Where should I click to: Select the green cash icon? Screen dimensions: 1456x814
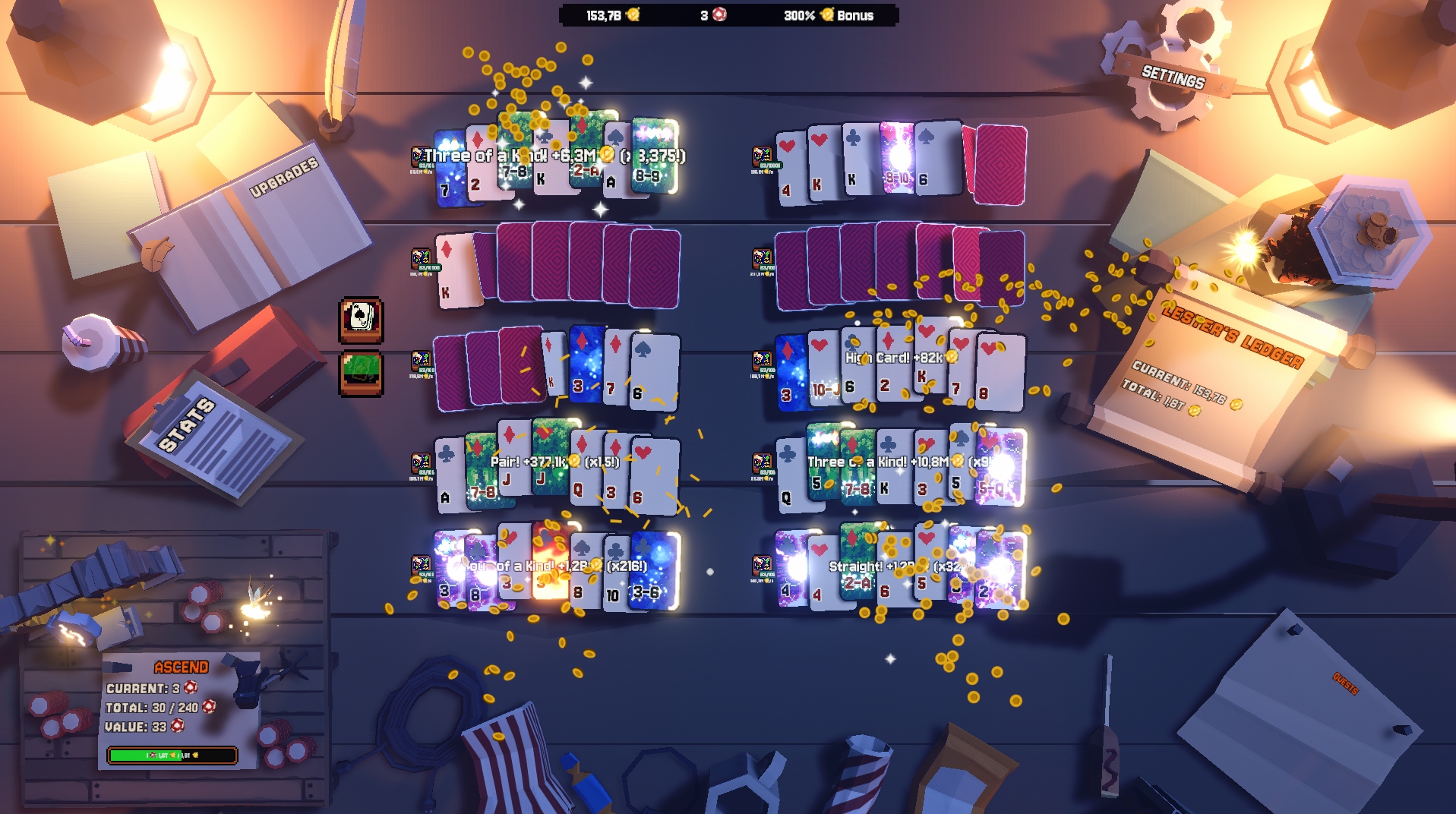361,373
